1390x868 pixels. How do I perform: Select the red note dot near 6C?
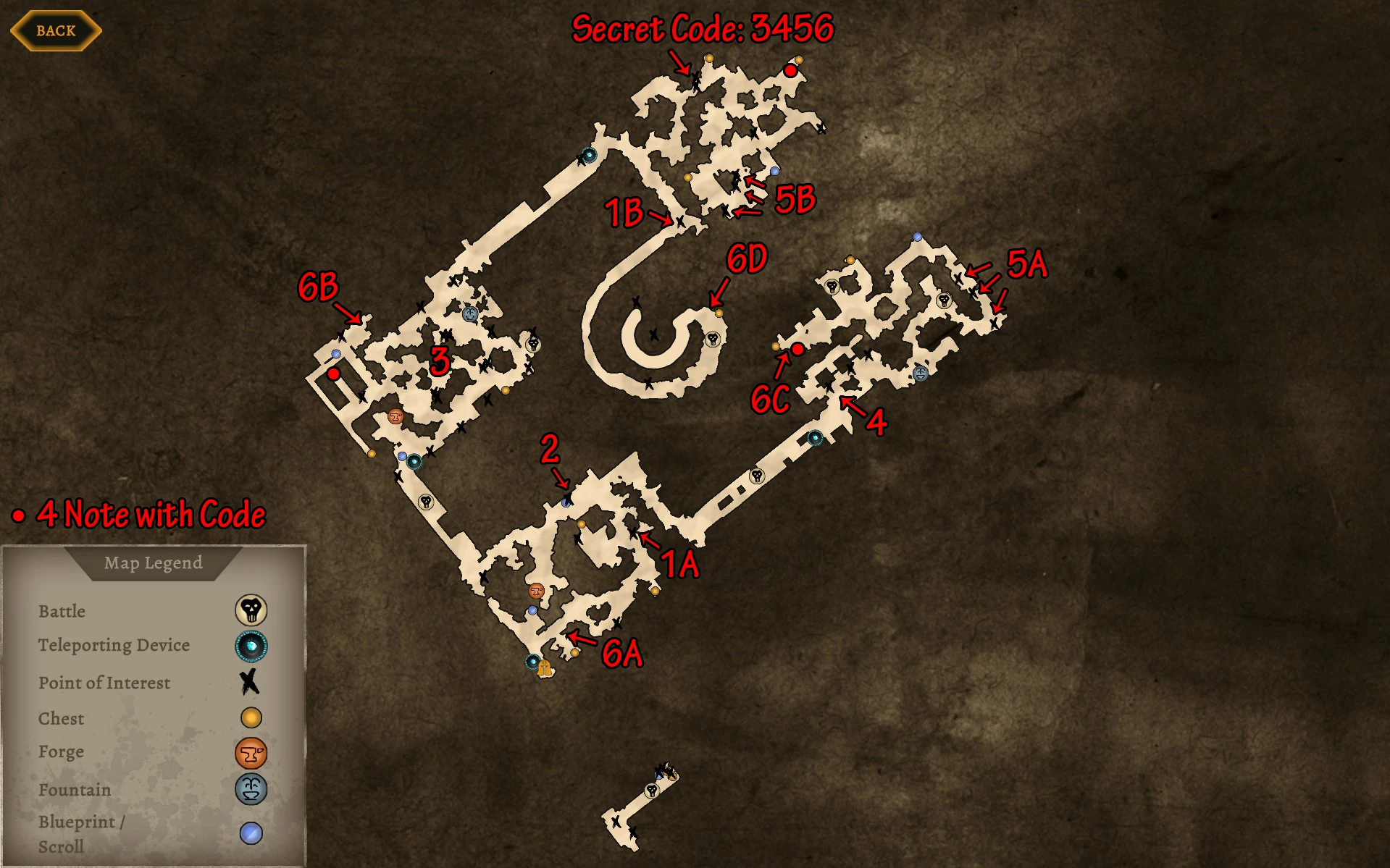point(797,350)
